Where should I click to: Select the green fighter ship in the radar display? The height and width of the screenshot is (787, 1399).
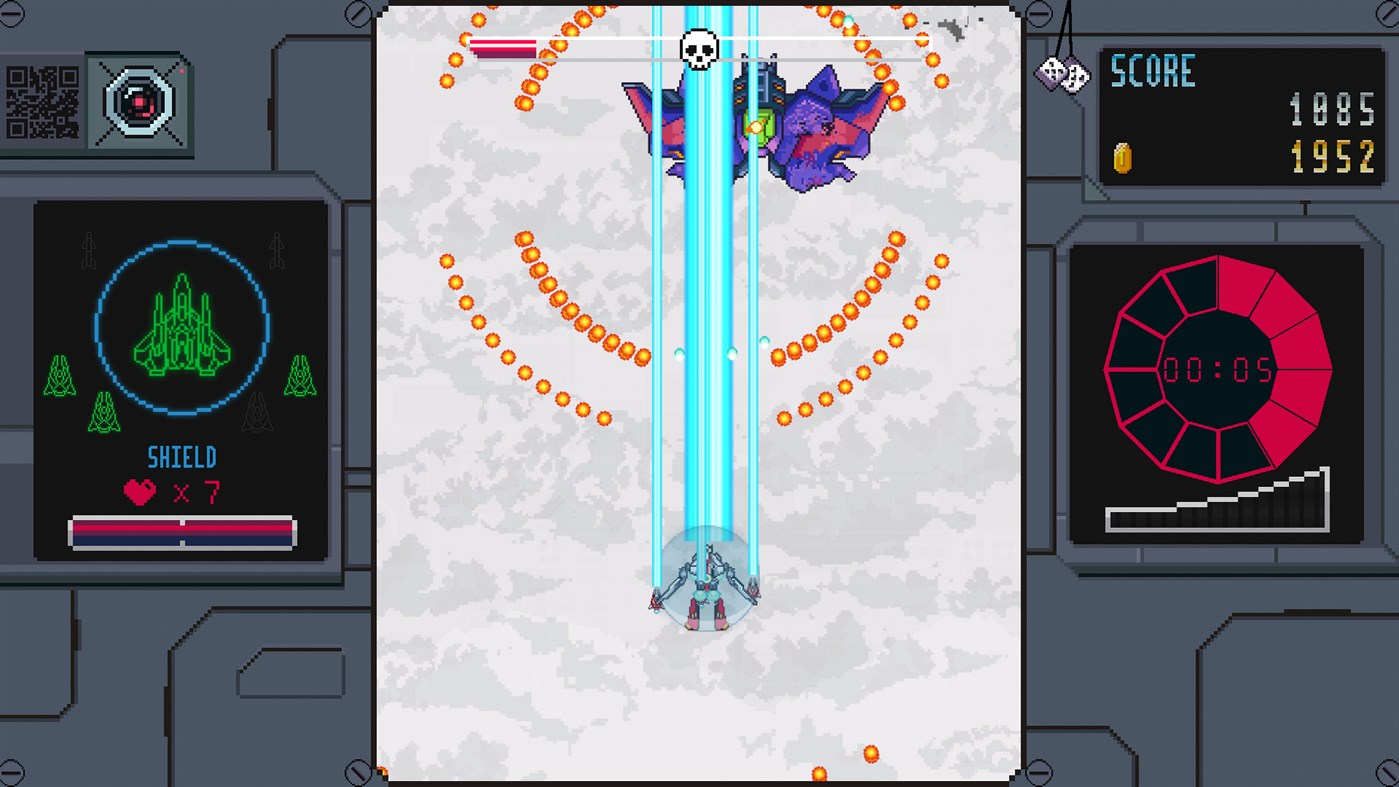click(x=181, y=330)
